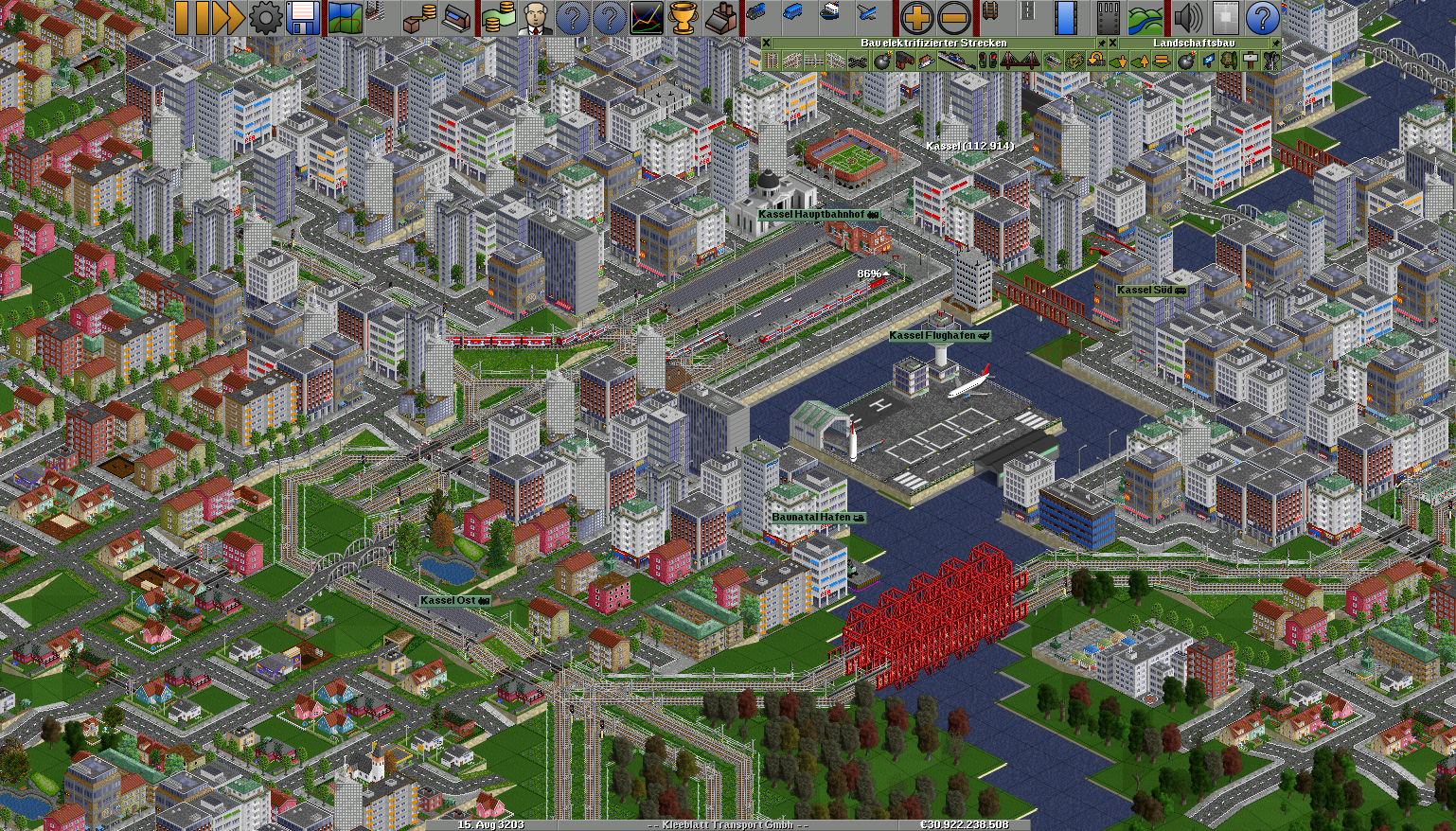Open the gold trophy league table
This screenshot has width=1456, height=831.
point(684,18)
